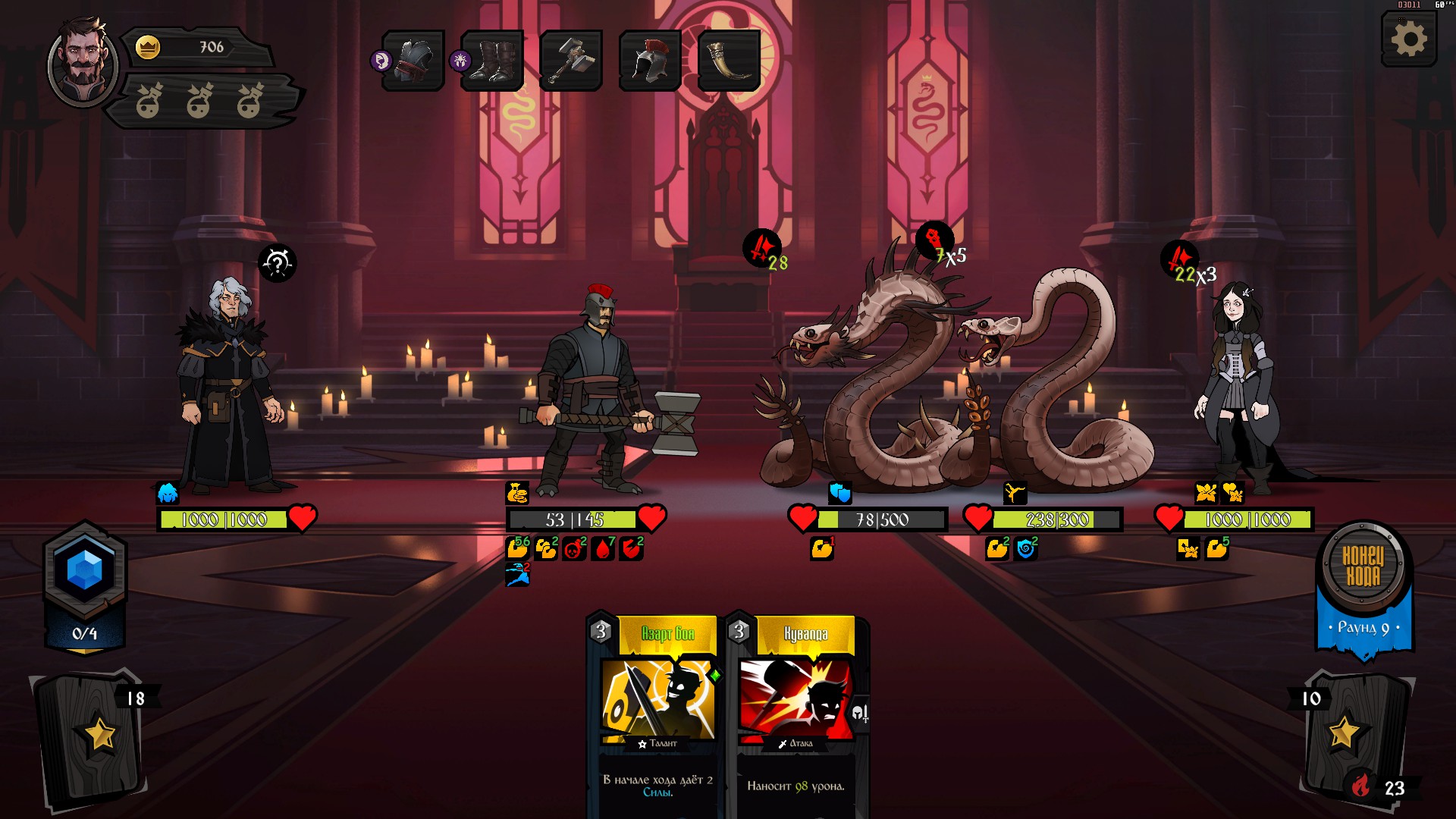Click the hero portrait
Viewport: 1456px width, 819px height.
coord(82,64)
